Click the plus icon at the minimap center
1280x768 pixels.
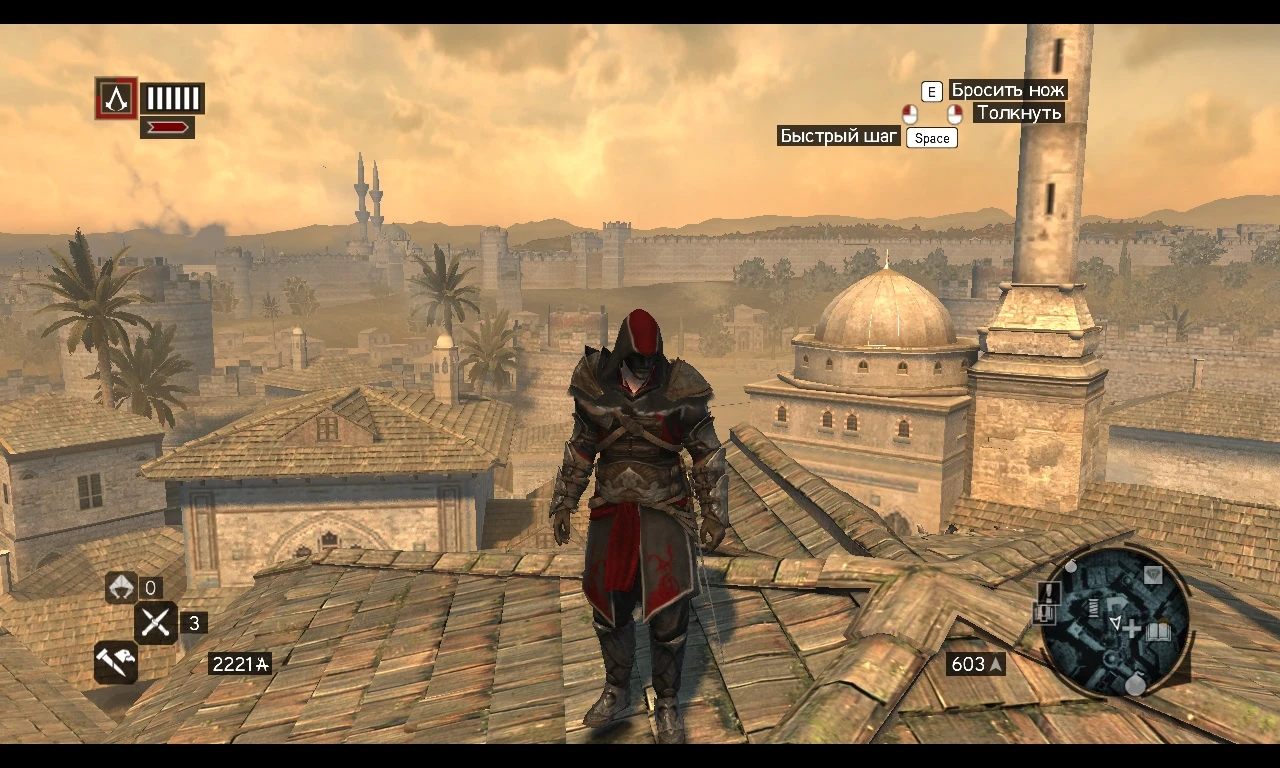1131,630
